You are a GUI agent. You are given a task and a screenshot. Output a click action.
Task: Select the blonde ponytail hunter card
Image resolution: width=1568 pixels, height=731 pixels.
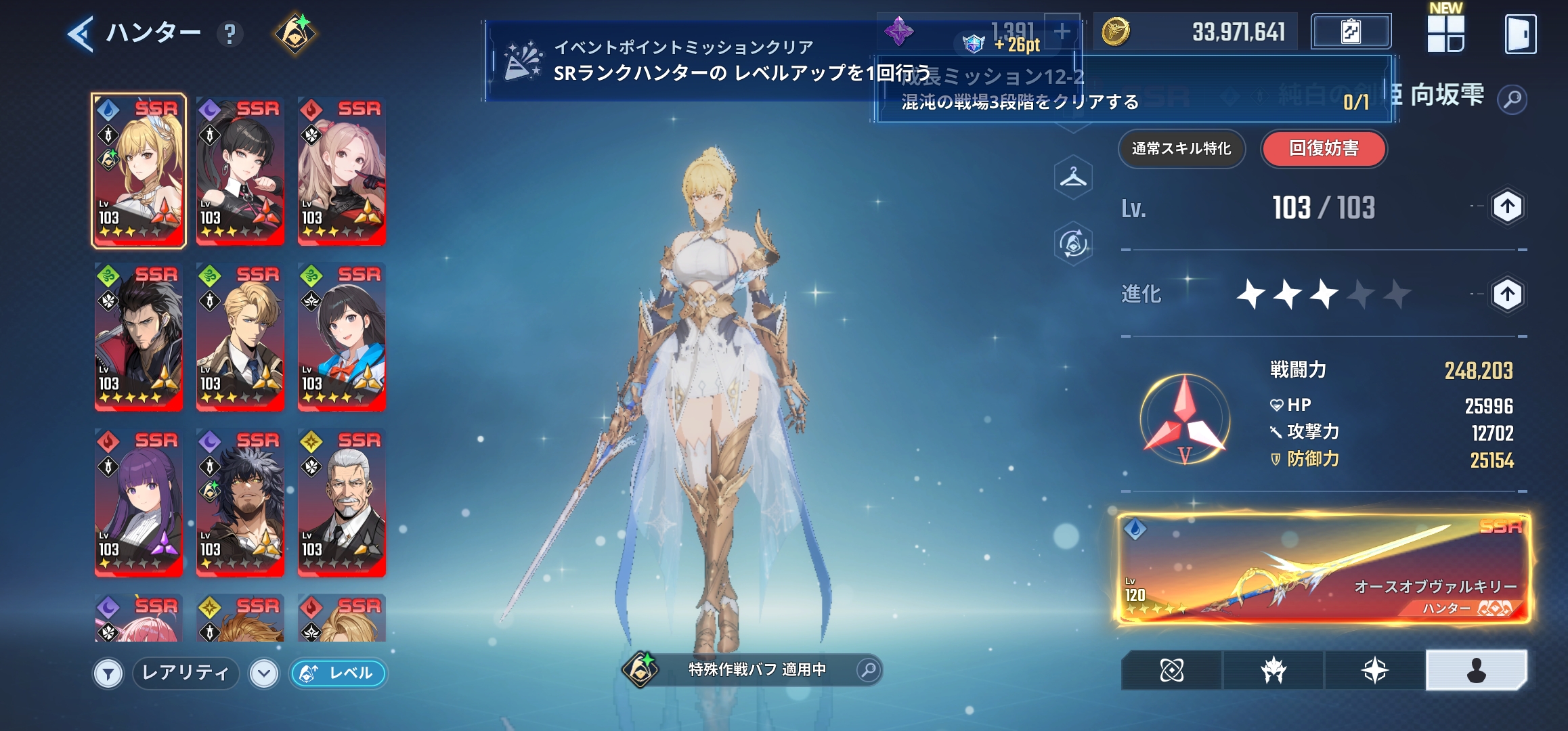point(139,171)
